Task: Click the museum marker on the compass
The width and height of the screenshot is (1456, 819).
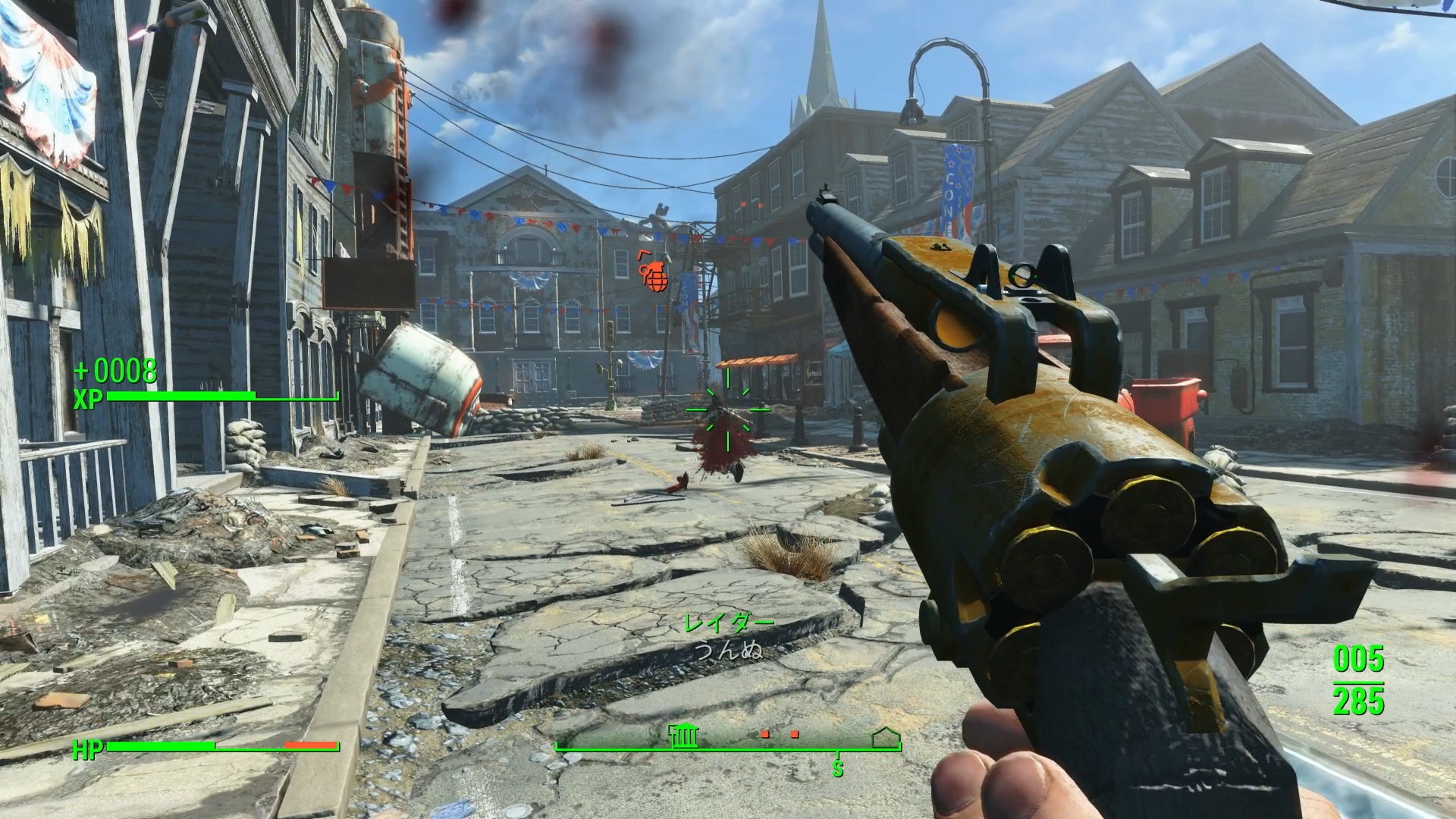Action: click(683, 735)
